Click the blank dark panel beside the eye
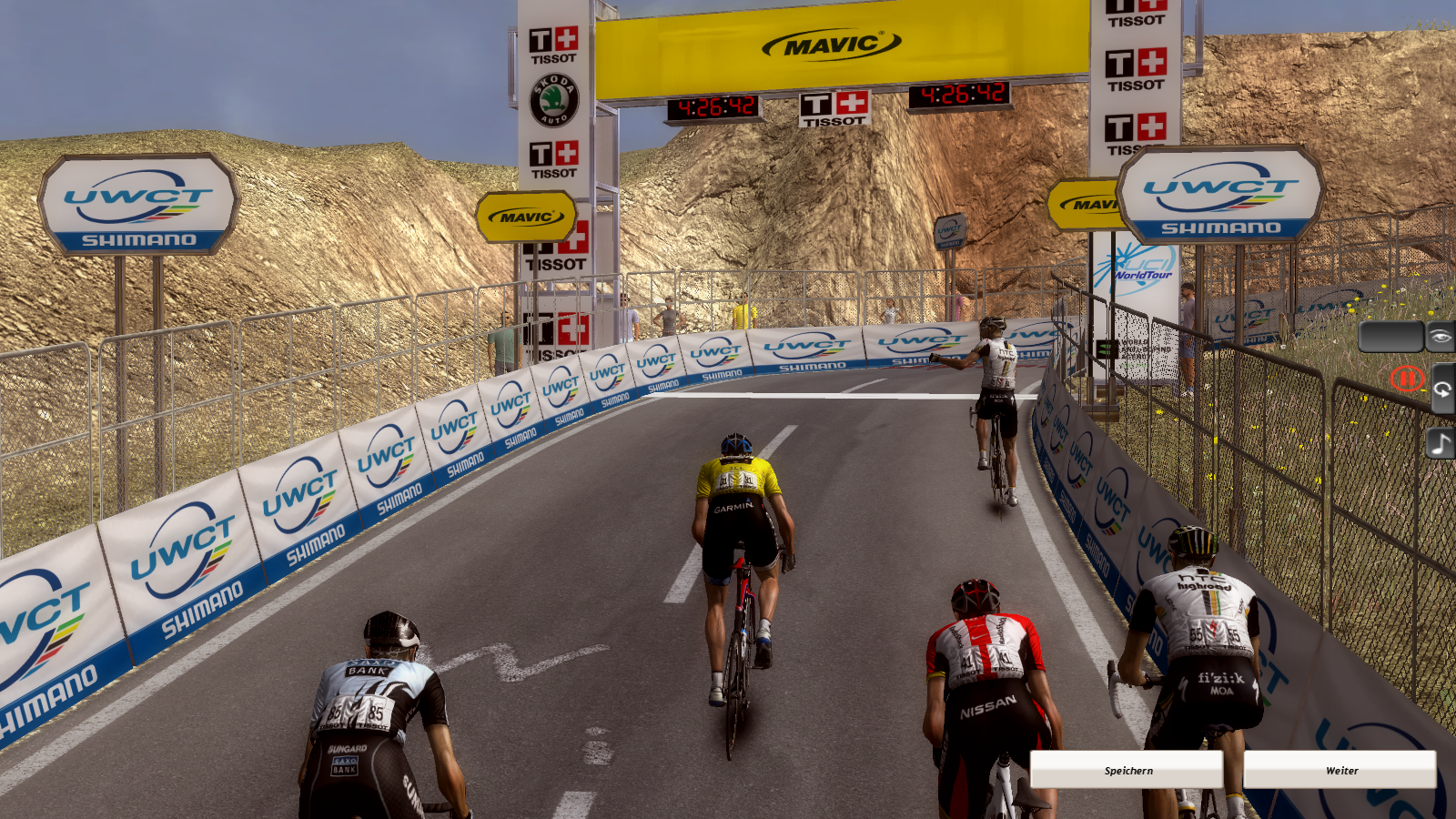1456x819 pixels. click(x=1390, y=337)
